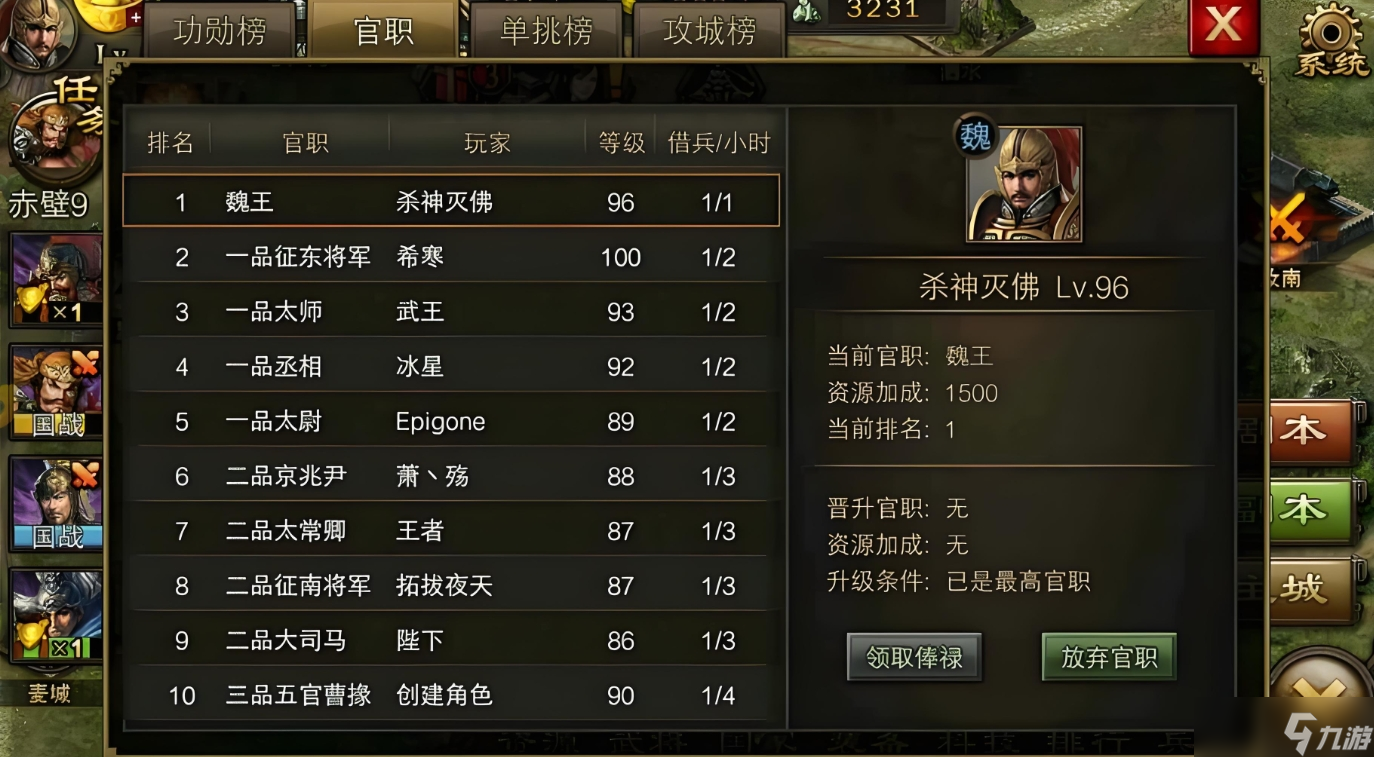The width and height of the screenshot is (1374, 757).
Task: Select the 官职 tab
Action: point(383,31)
